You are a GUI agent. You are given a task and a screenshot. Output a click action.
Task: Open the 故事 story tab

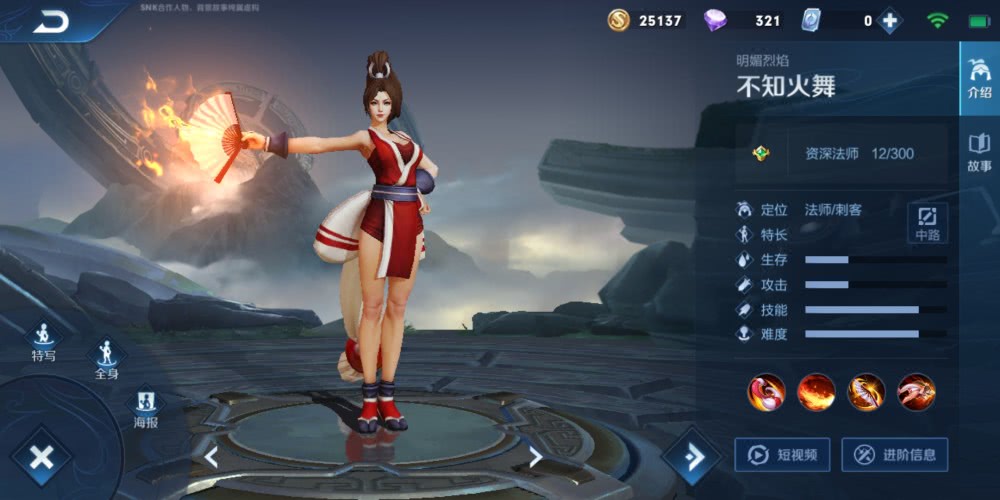[x=979, y=153]
